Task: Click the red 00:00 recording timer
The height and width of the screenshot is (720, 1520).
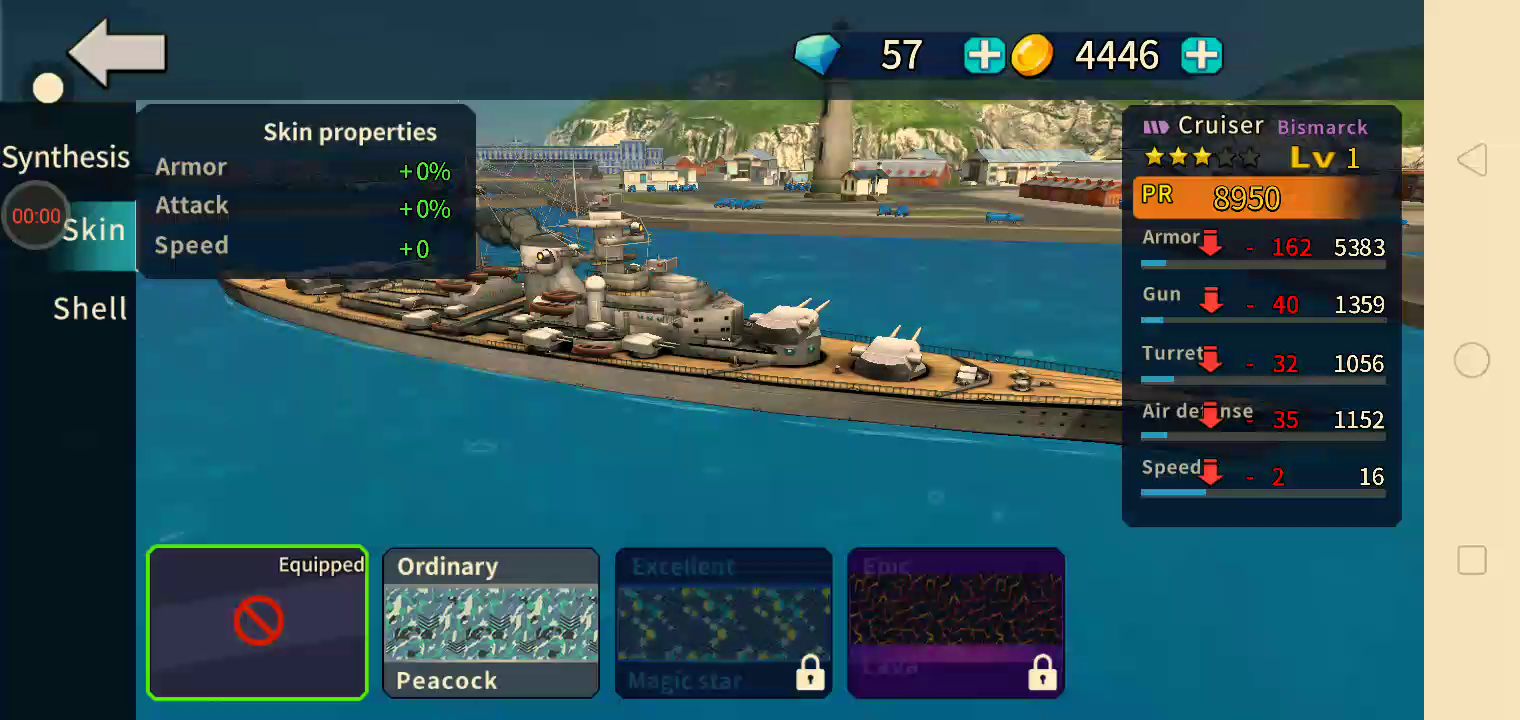Action: (36, 216)
